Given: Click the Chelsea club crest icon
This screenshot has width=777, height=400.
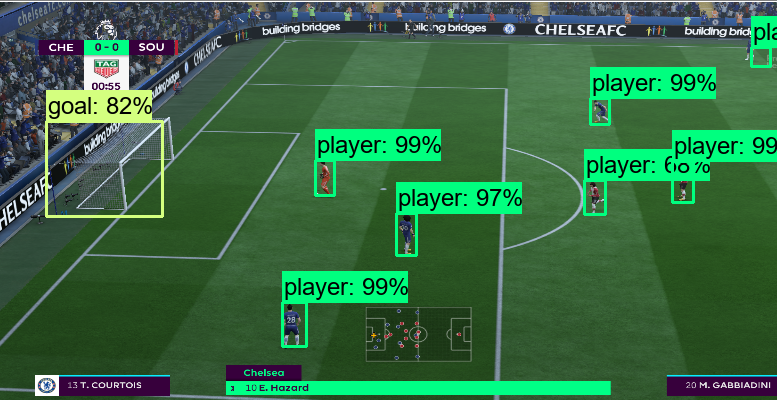Looking at the screenshot, I should point(45,385).
